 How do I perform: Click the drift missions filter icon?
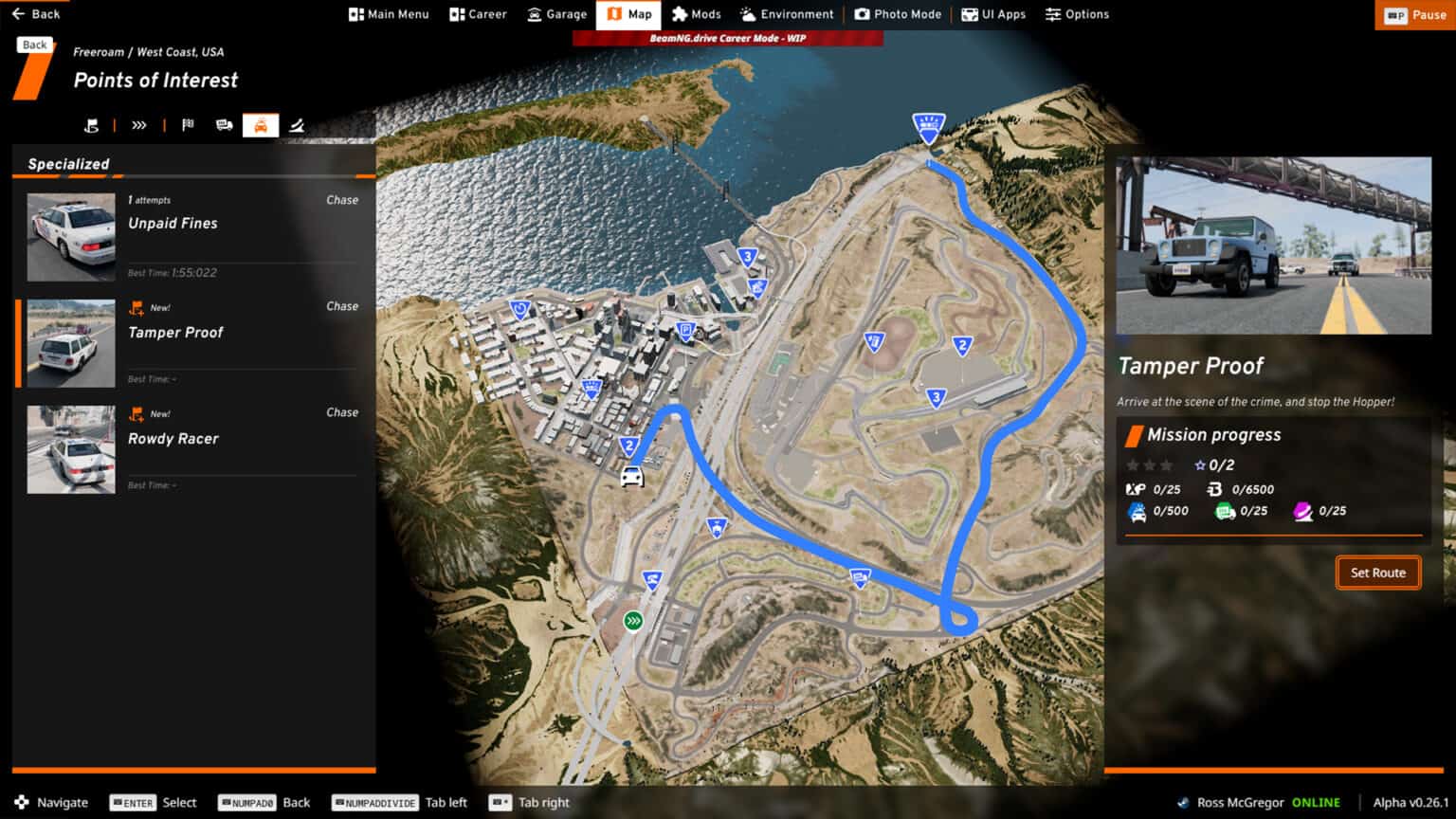coord(297,124)
